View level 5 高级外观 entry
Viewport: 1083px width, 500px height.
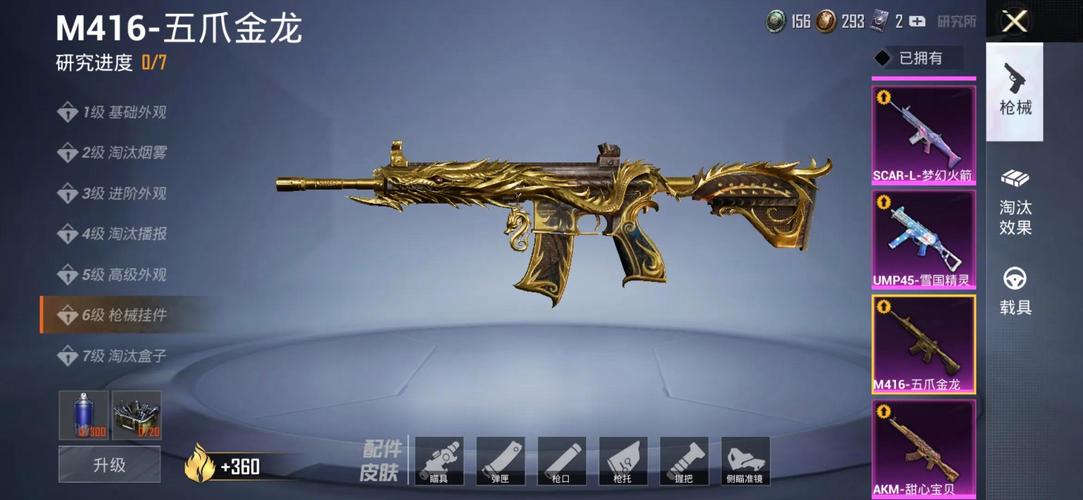(x=113, y=274)
